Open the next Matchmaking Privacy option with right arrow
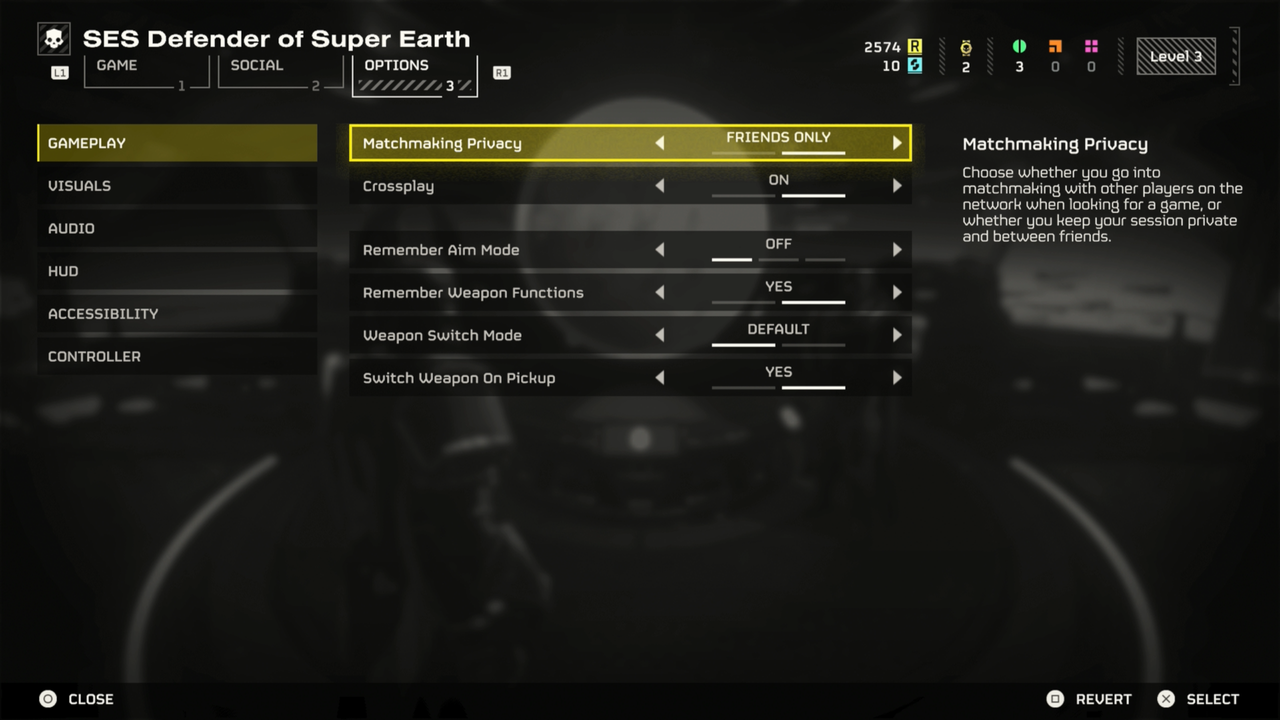Screen dimensions: 1280x720 [896, 142]
